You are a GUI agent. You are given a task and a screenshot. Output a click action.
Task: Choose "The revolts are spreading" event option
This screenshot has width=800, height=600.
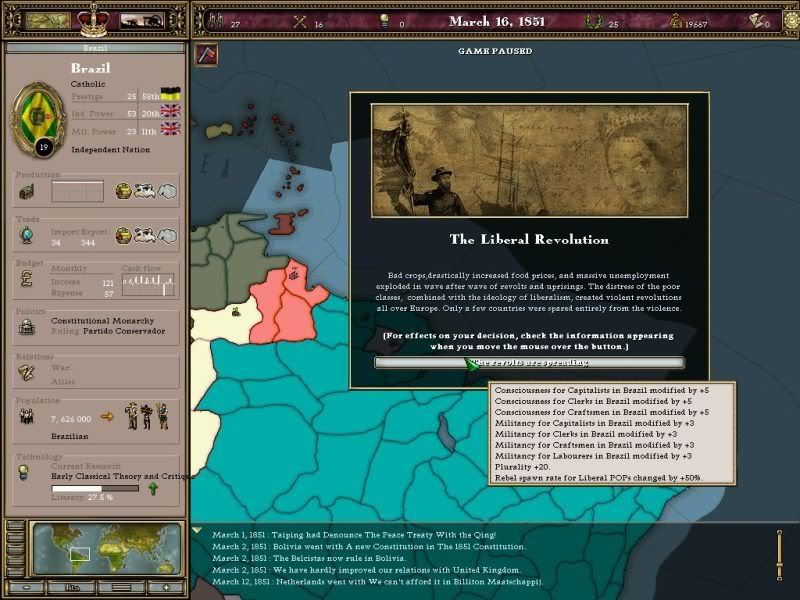pos(529,362)
